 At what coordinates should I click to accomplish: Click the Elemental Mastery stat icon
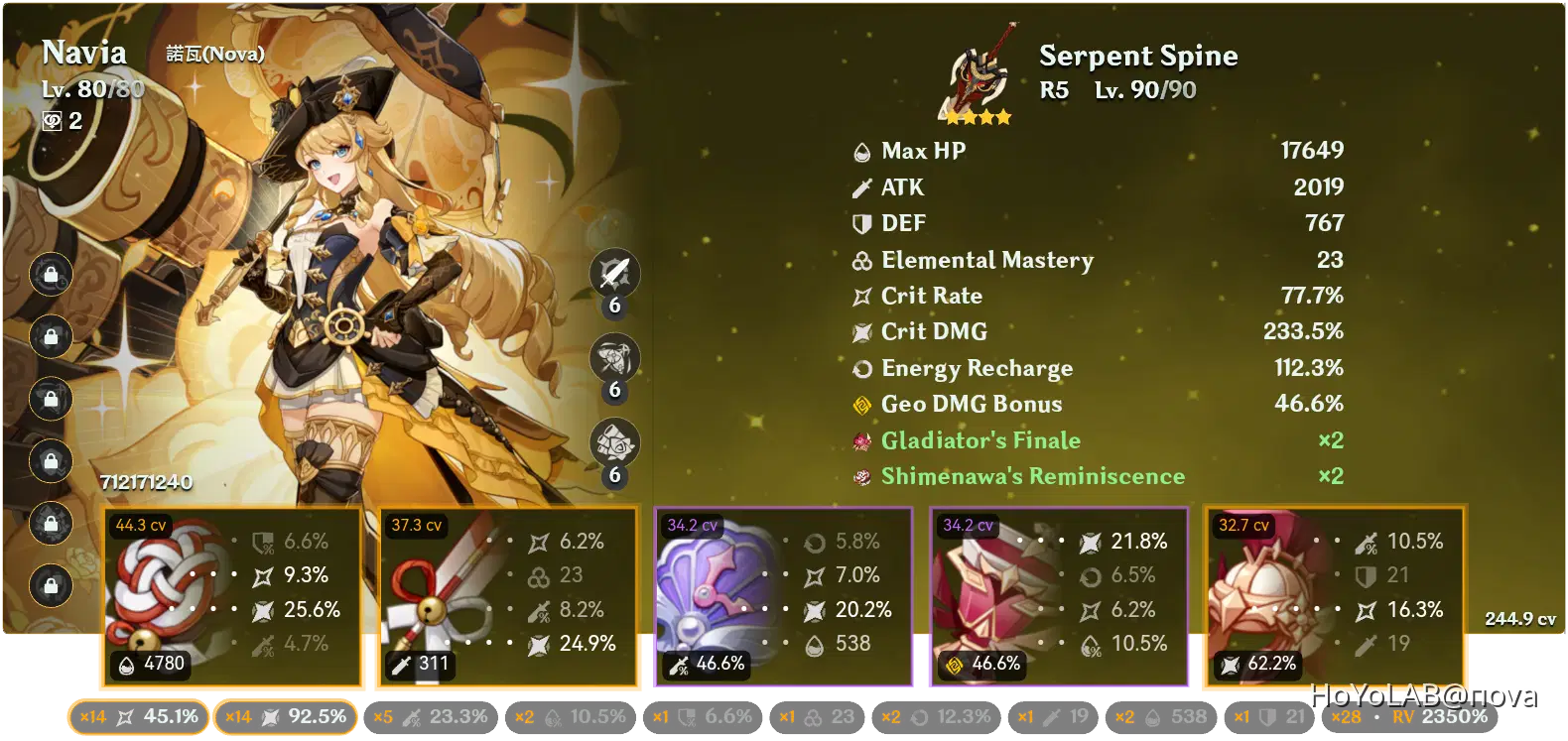tap(861, 260)
